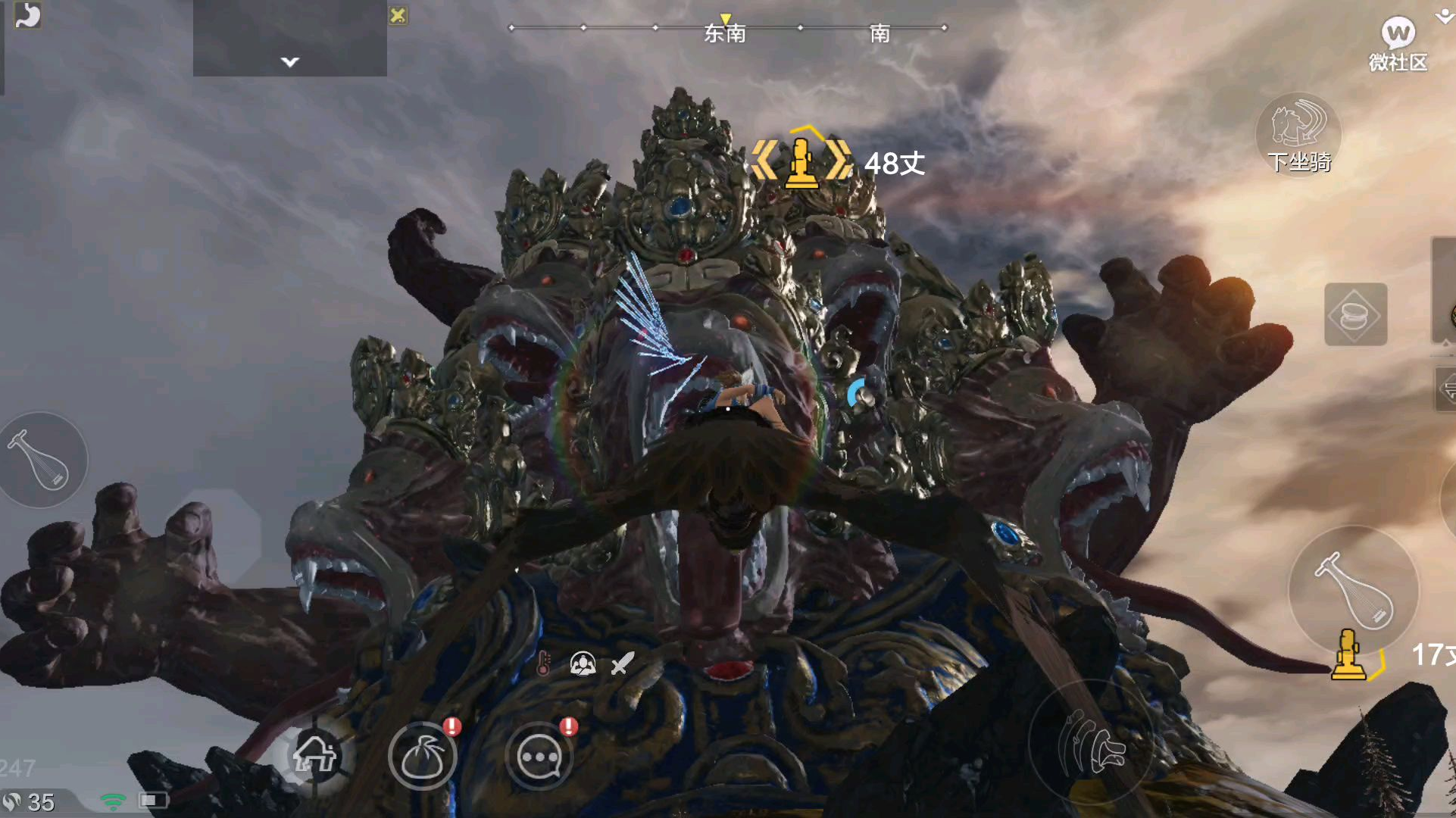Activate the large pipa lute skill button
The height and width of the screenshot is (818, 1456).
point(1354,590)
